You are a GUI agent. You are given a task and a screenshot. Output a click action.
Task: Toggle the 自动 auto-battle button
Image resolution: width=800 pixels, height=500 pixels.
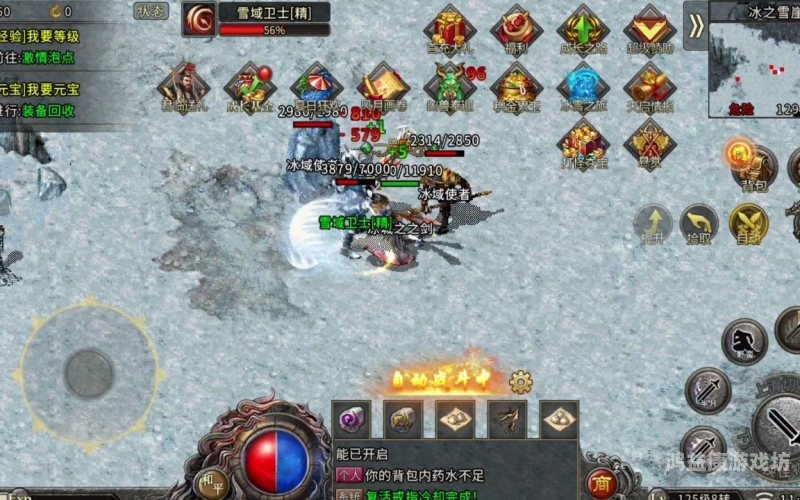tap(748, 224)
